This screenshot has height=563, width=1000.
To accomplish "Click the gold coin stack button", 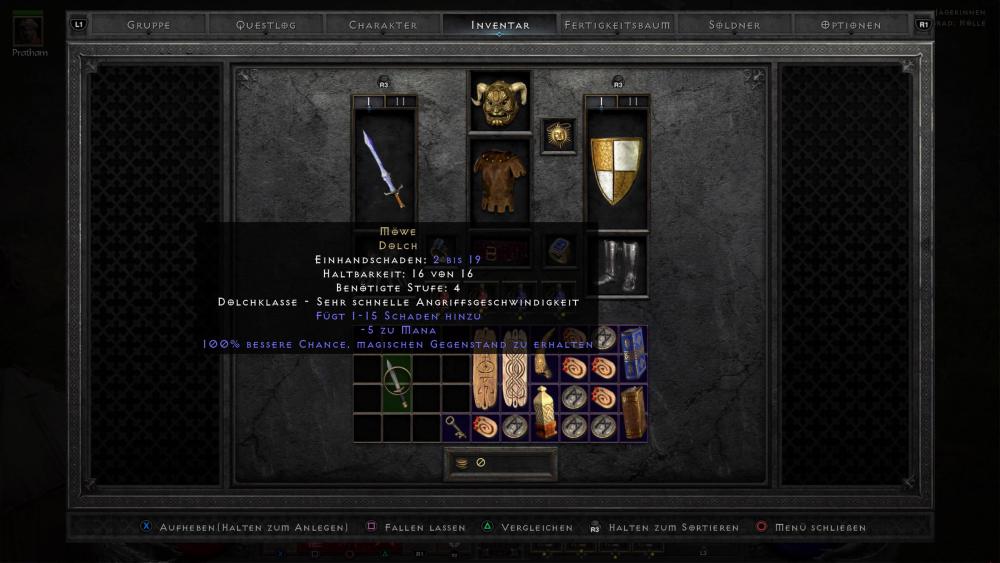I will pyautogui.click(x=462, y=463).
